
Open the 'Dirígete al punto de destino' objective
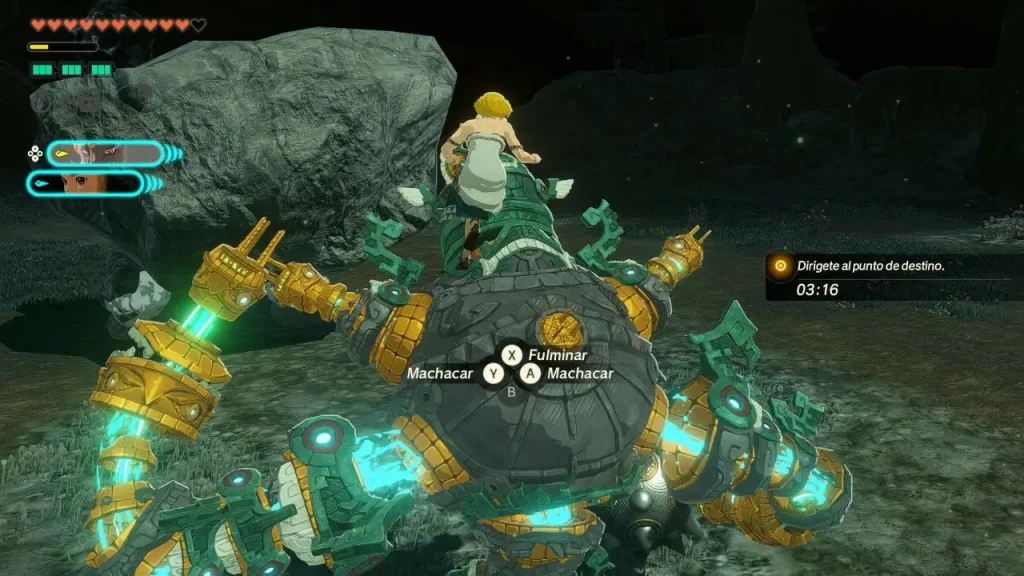click(x=871, y=266)
